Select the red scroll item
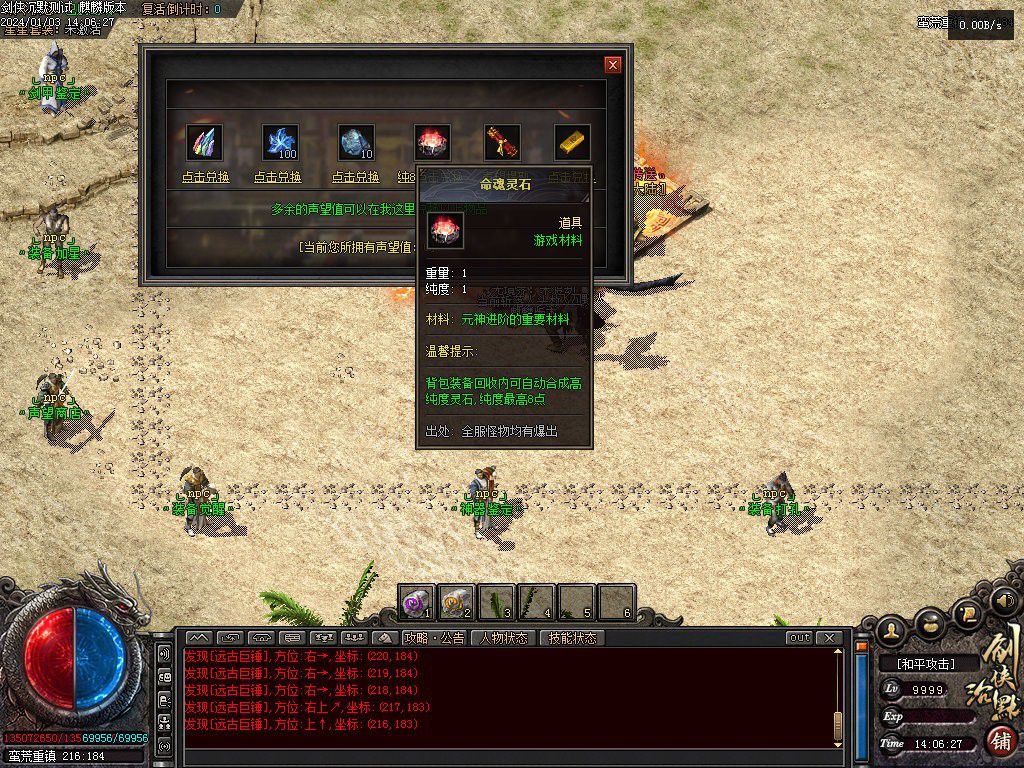This screenshot has width=1024, height=768. point(502,142)
